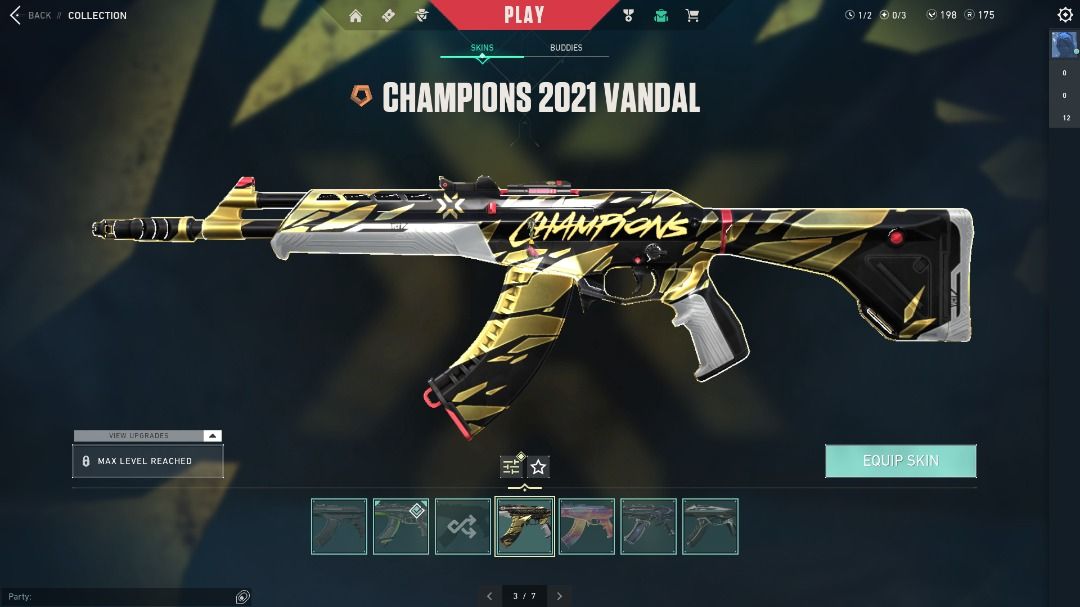
Task: Open the career medal icon
Action: click(628, 15)
